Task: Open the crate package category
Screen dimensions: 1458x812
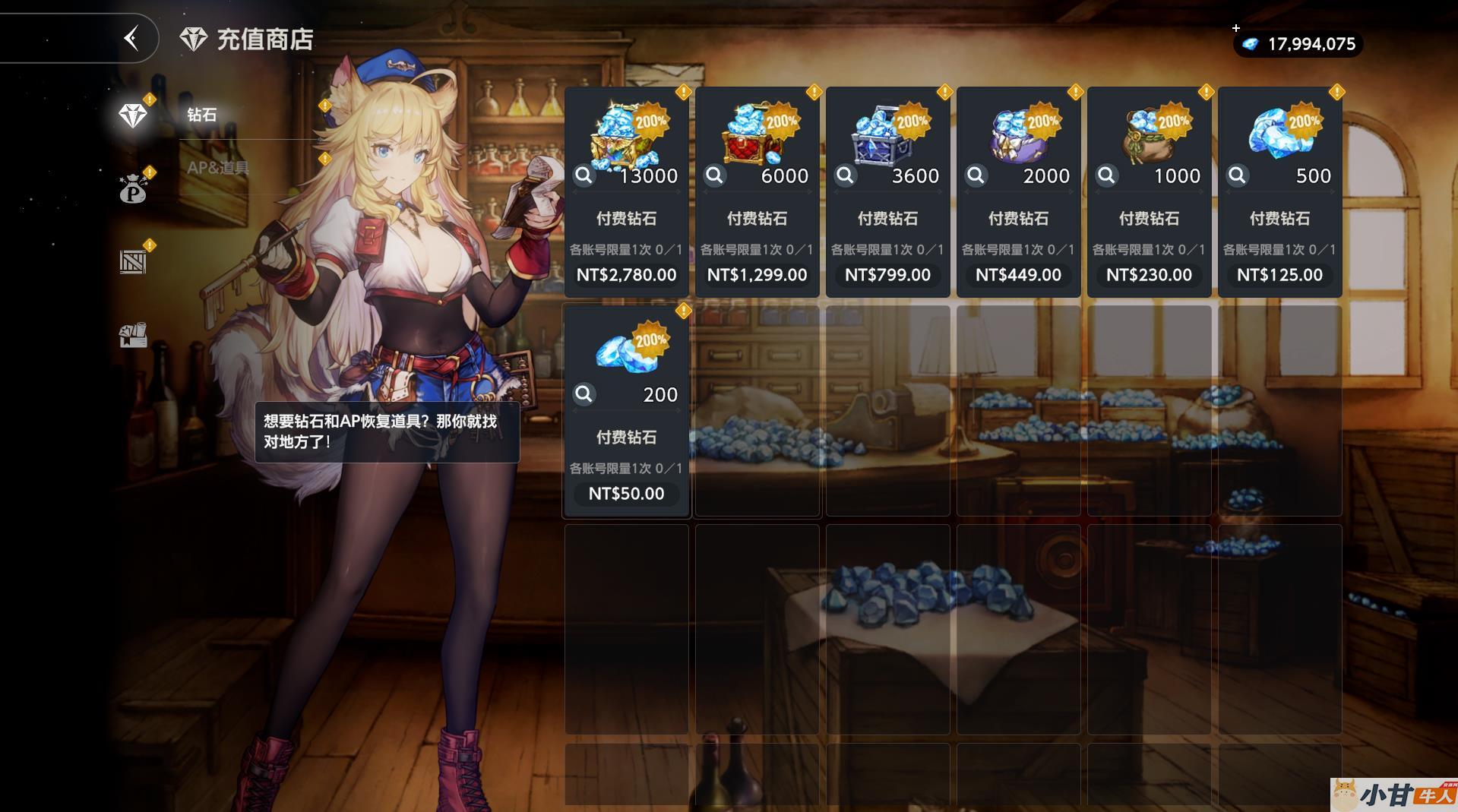Action: [x=133, y=262]
